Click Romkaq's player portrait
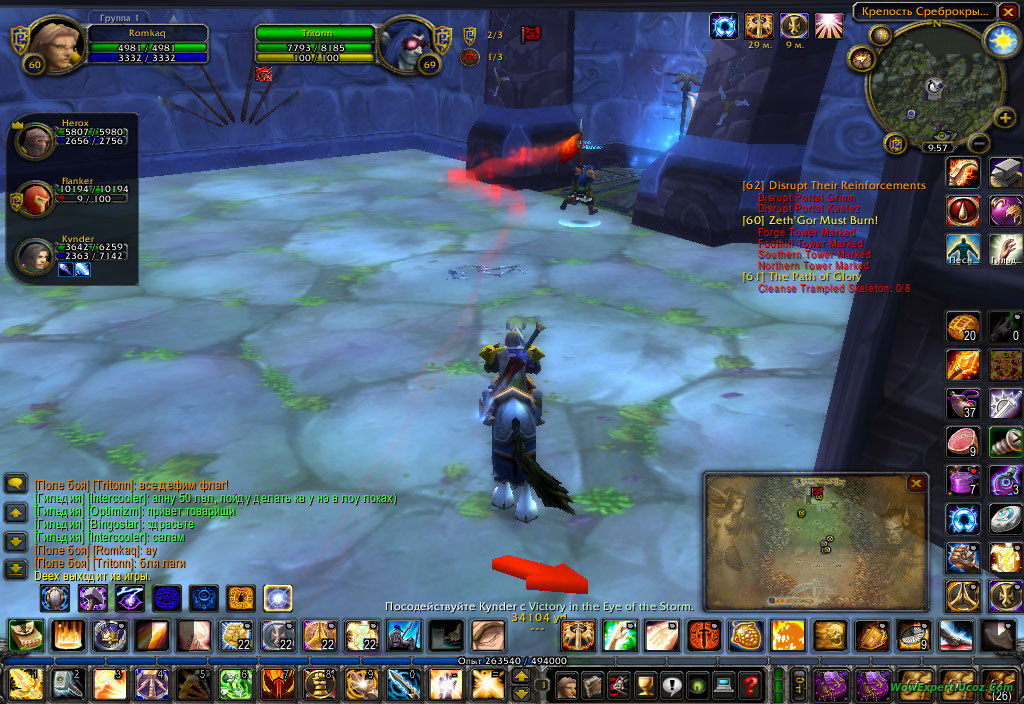Image resolution: width=1024 pixels, height=704 pixels. coord(56,45)
